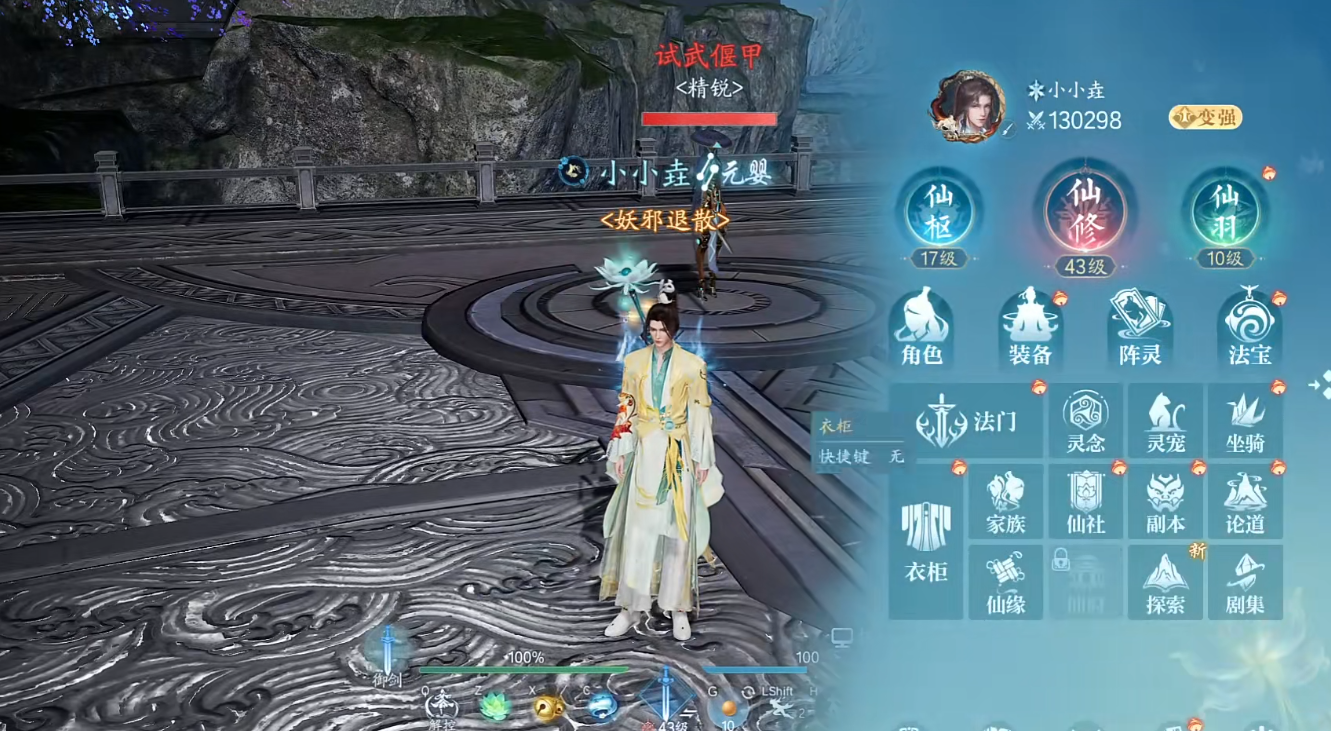Open the 副本 dungeon menu
This screenshot has height=731, width=1331.
(1165, 502)
